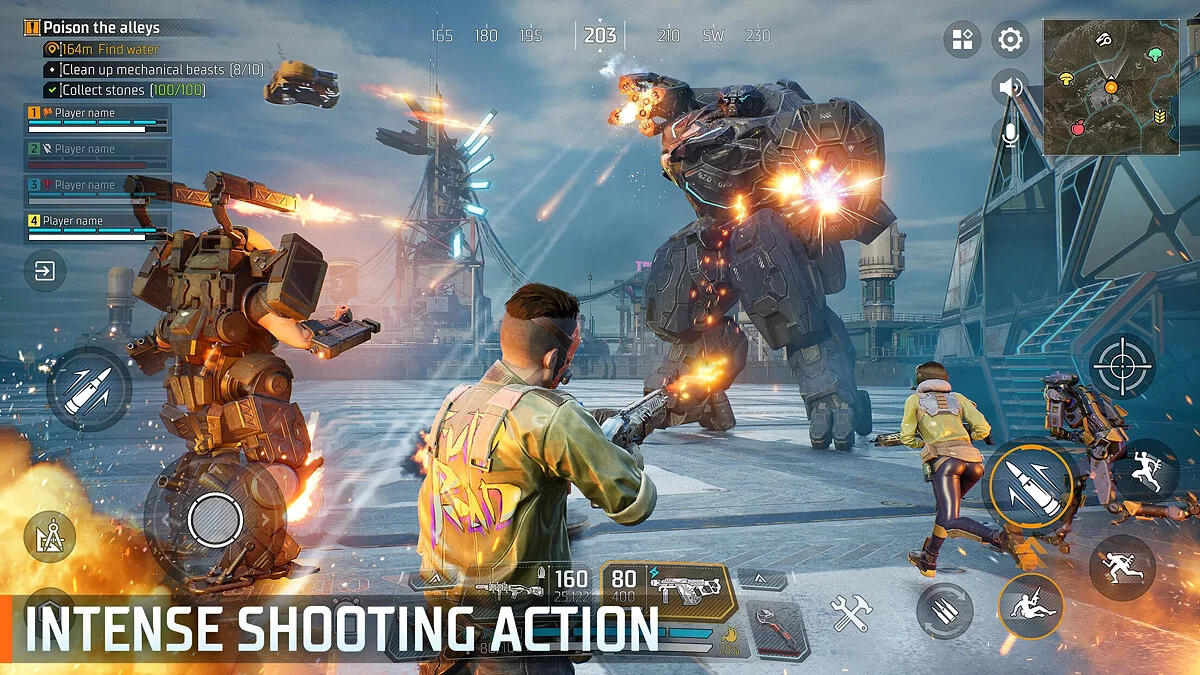1200x675 pixels.
Task: Activate the sprint running button
Action: click(x=1122, y=567)
